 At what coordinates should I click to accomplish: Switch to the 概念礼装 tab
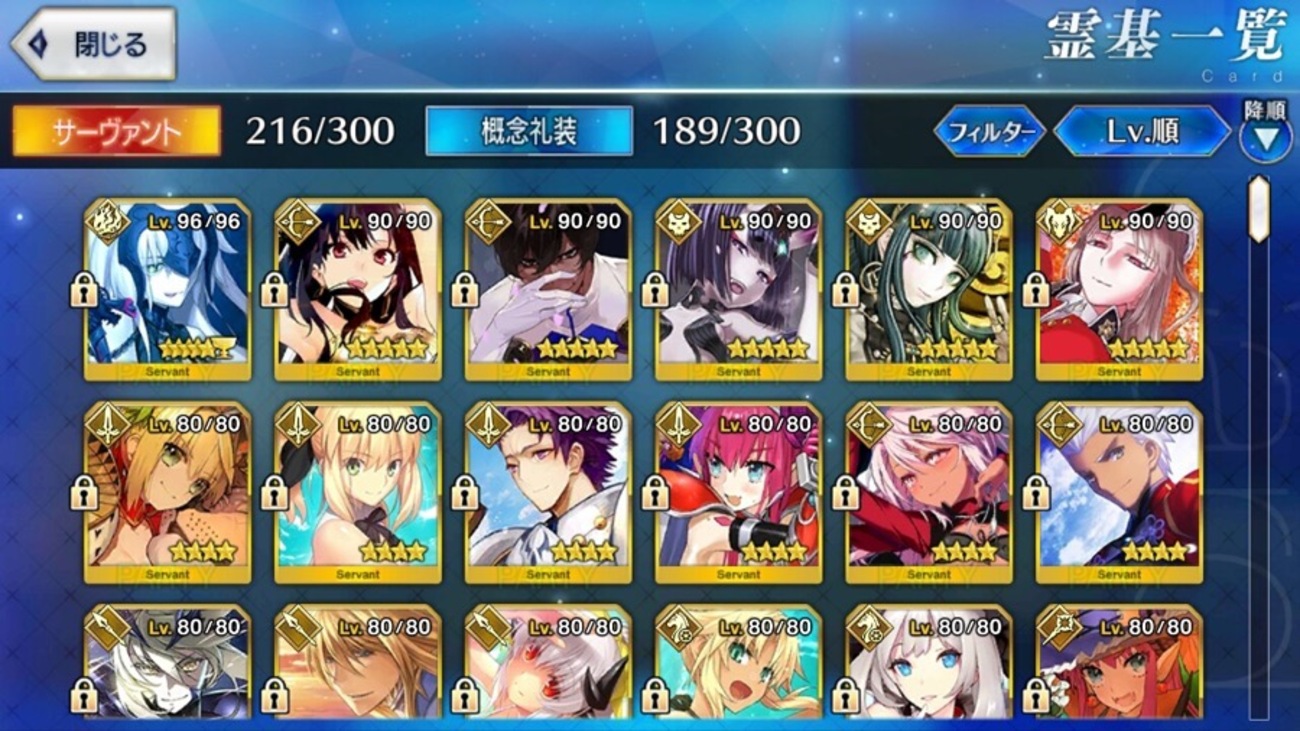pyautogui.click(x=529, y=131)
